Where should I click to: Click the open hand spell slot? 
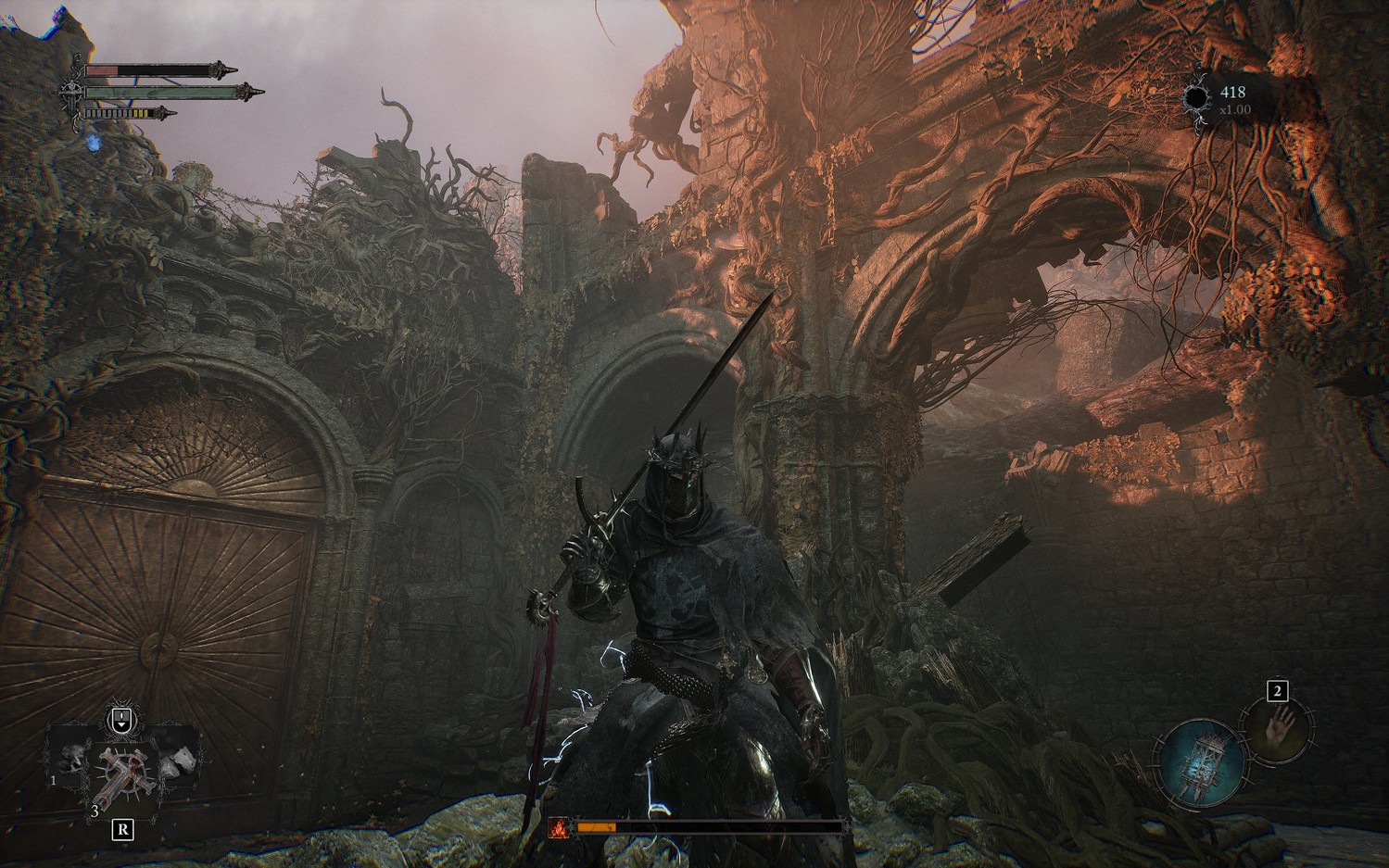[x=1281, y=725]
